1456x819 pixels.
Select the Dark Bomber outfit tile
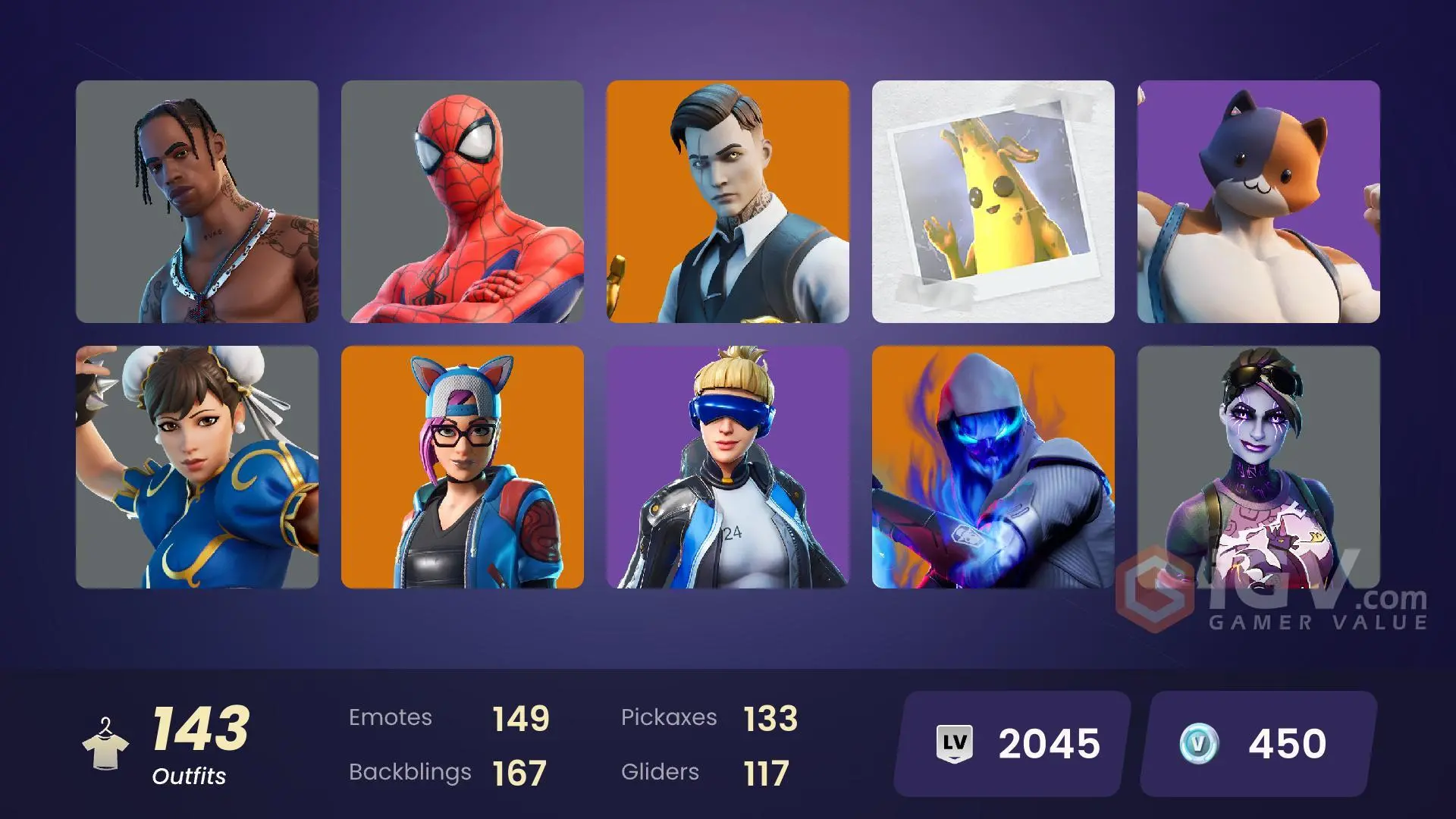1259,455
